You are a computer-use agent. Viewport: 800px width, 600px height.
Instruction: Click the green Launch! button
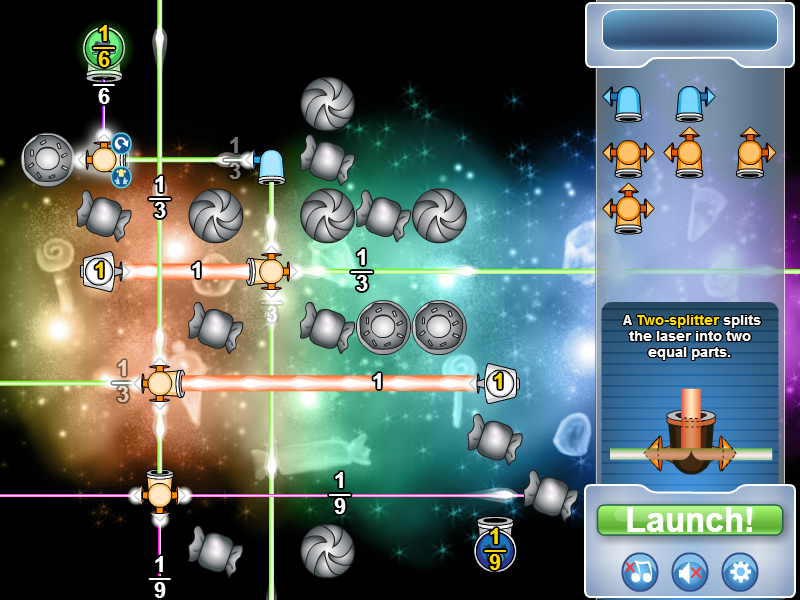coord(689,520)
